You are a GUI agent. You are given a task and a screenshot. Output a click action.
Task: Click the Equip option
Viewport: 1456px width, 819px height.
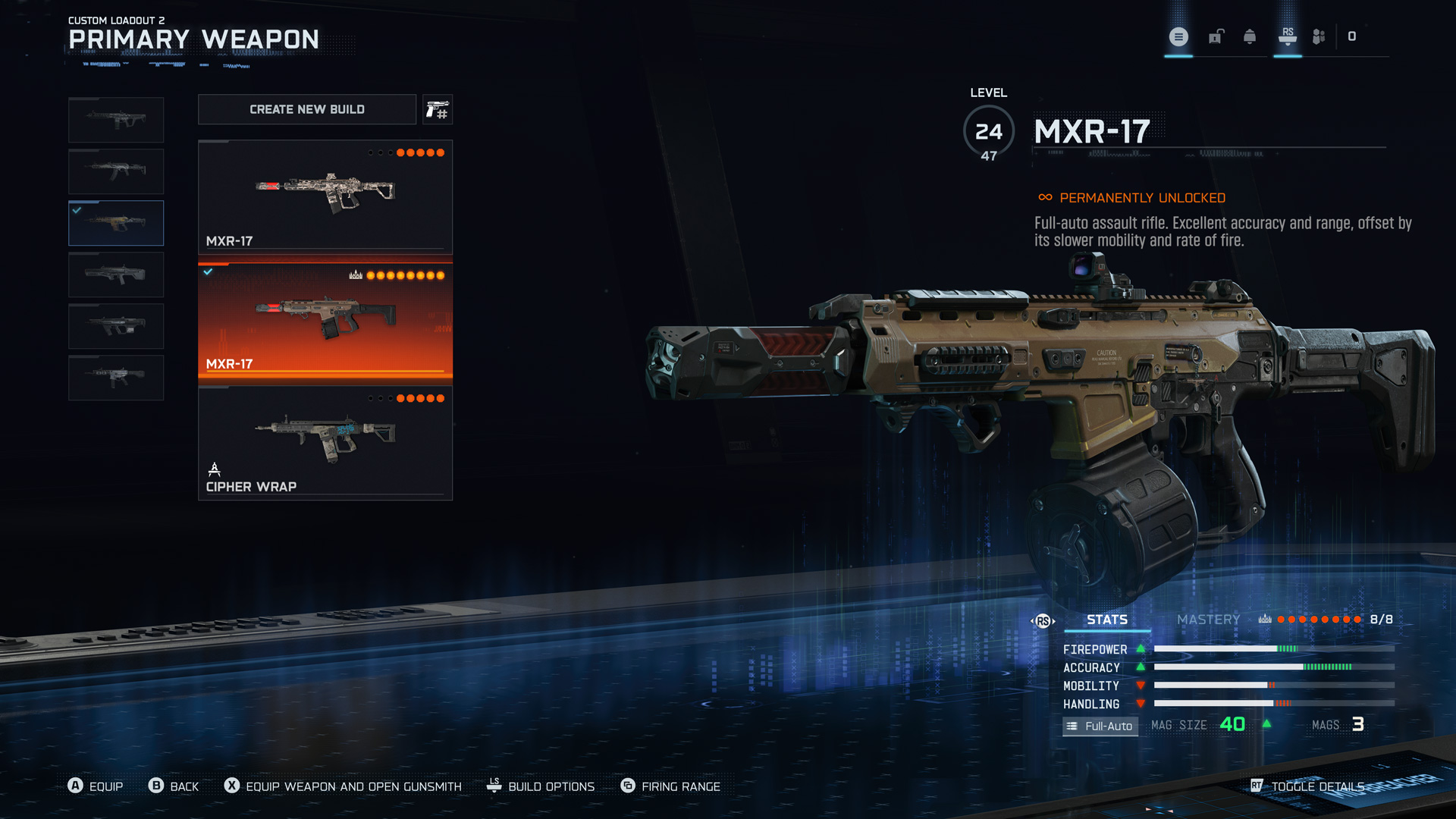pos(105,786)
